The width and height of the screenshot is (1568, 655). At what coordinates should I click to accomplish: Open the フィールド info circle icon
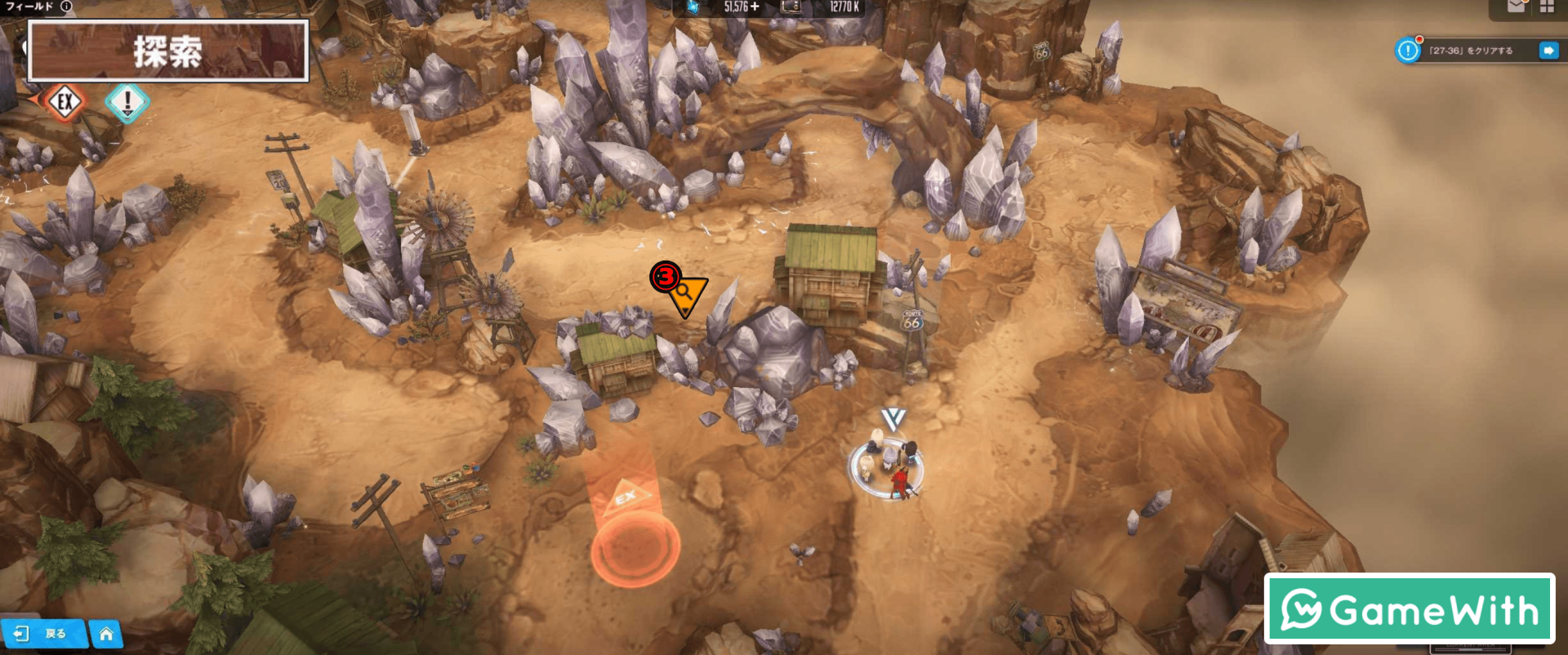click(66, 7)
